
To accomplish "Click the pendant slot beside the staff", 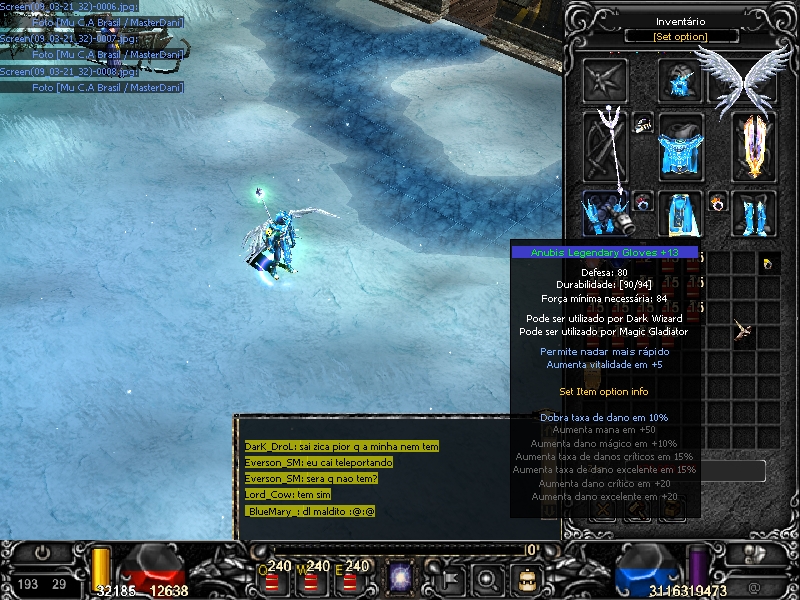I will 643,123.
